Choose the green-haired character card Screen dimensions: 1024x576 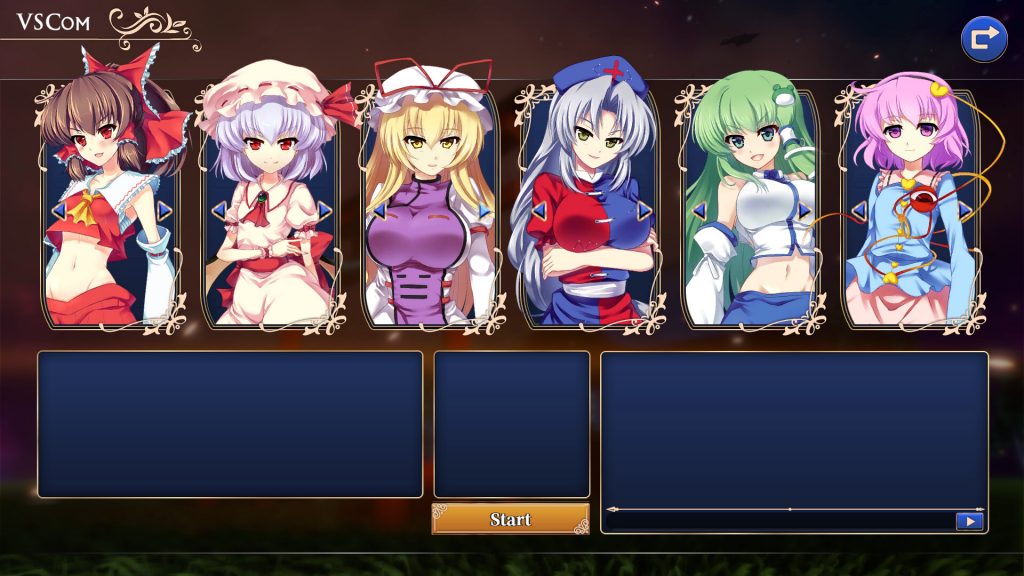pyautogui.click(x=750, y=250)
